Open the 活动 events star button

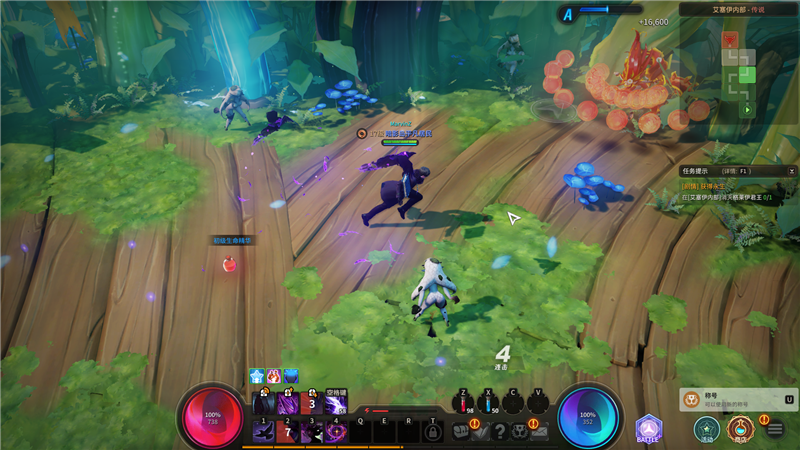pyautogui.click(x=707, y=428)
